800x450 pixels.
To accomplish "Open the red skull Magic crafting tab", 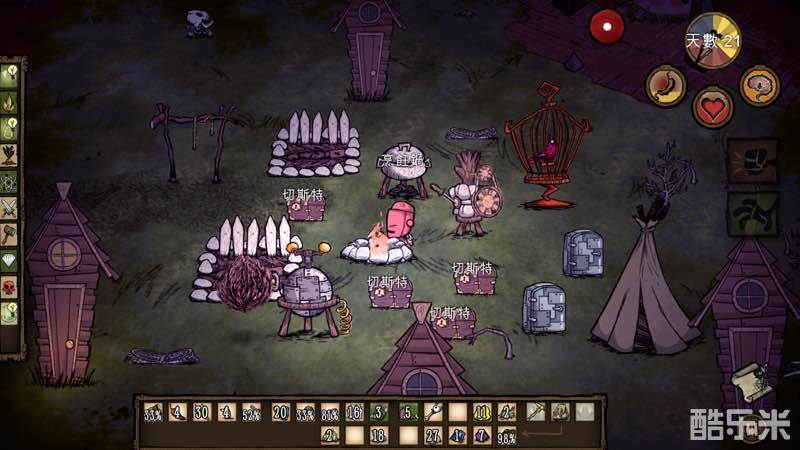I will pos(11,286).
